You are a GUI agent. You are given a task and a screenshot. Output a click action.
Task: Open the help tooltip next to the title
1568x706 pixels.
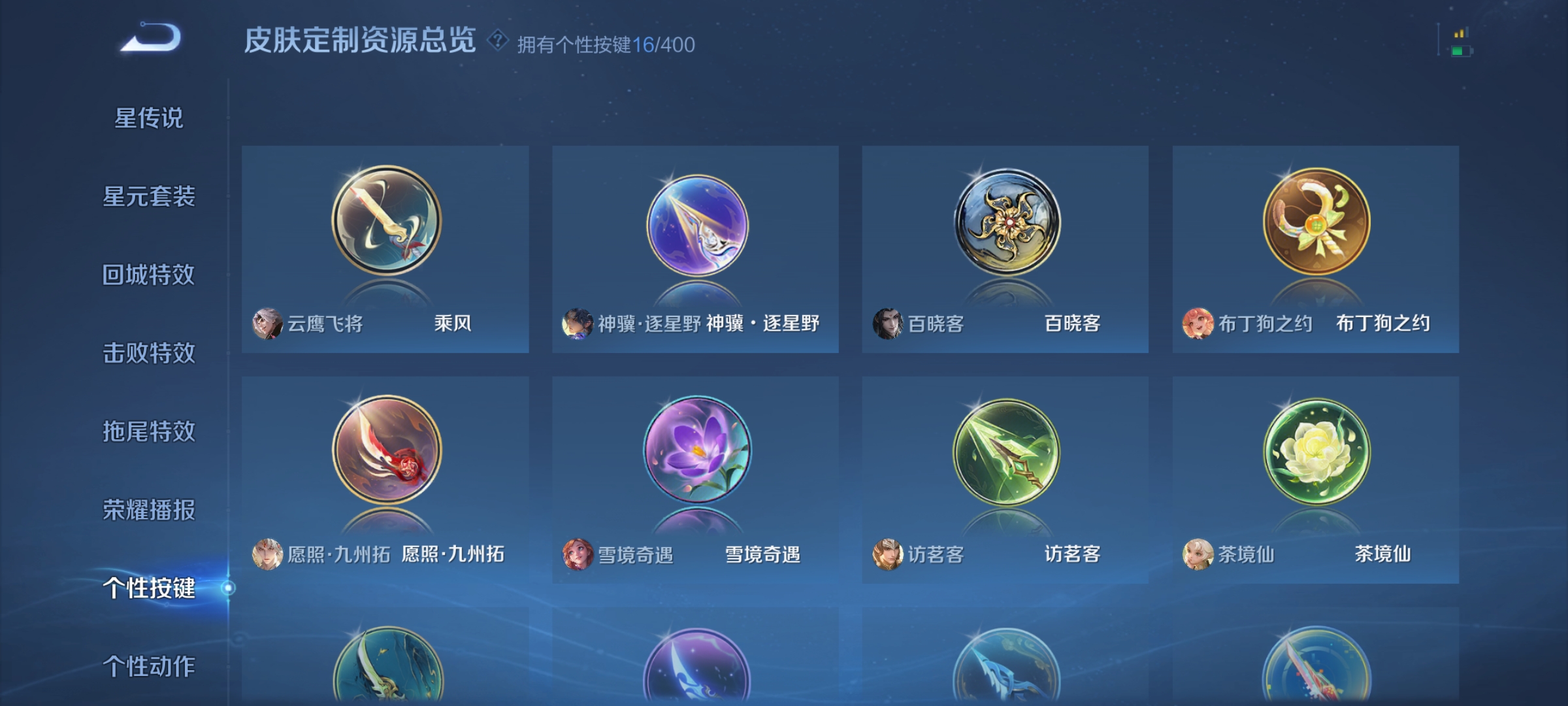[497, 42]
